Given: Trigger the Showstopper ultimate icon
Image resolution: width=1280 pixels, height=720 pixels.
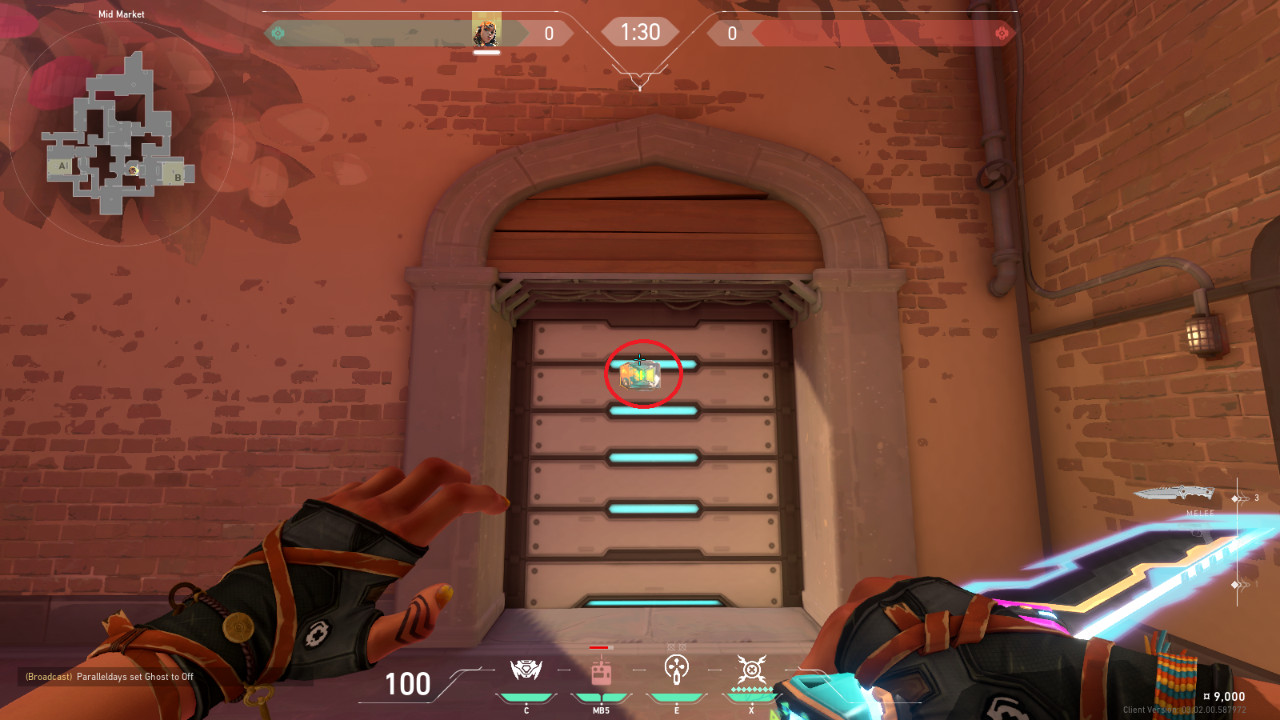Looking at the screenshot, I should click(x=751, y=669).
